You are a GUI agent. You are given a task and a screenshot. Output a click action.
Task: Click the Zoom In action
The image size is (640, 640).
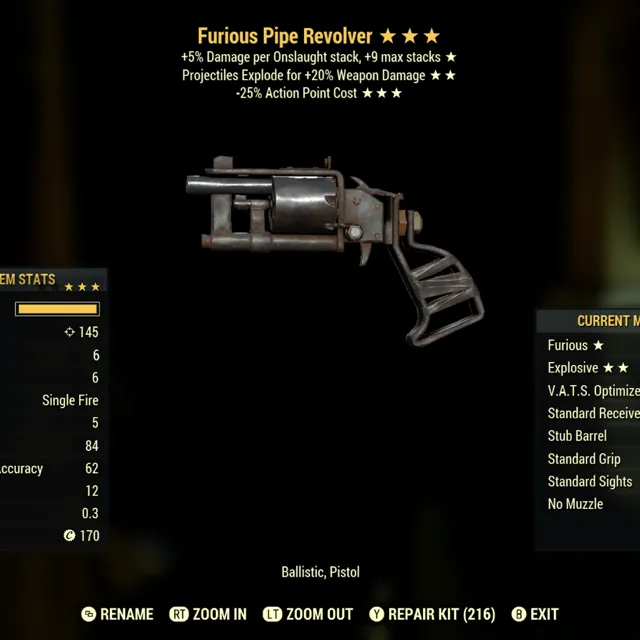tap(208, 614)
